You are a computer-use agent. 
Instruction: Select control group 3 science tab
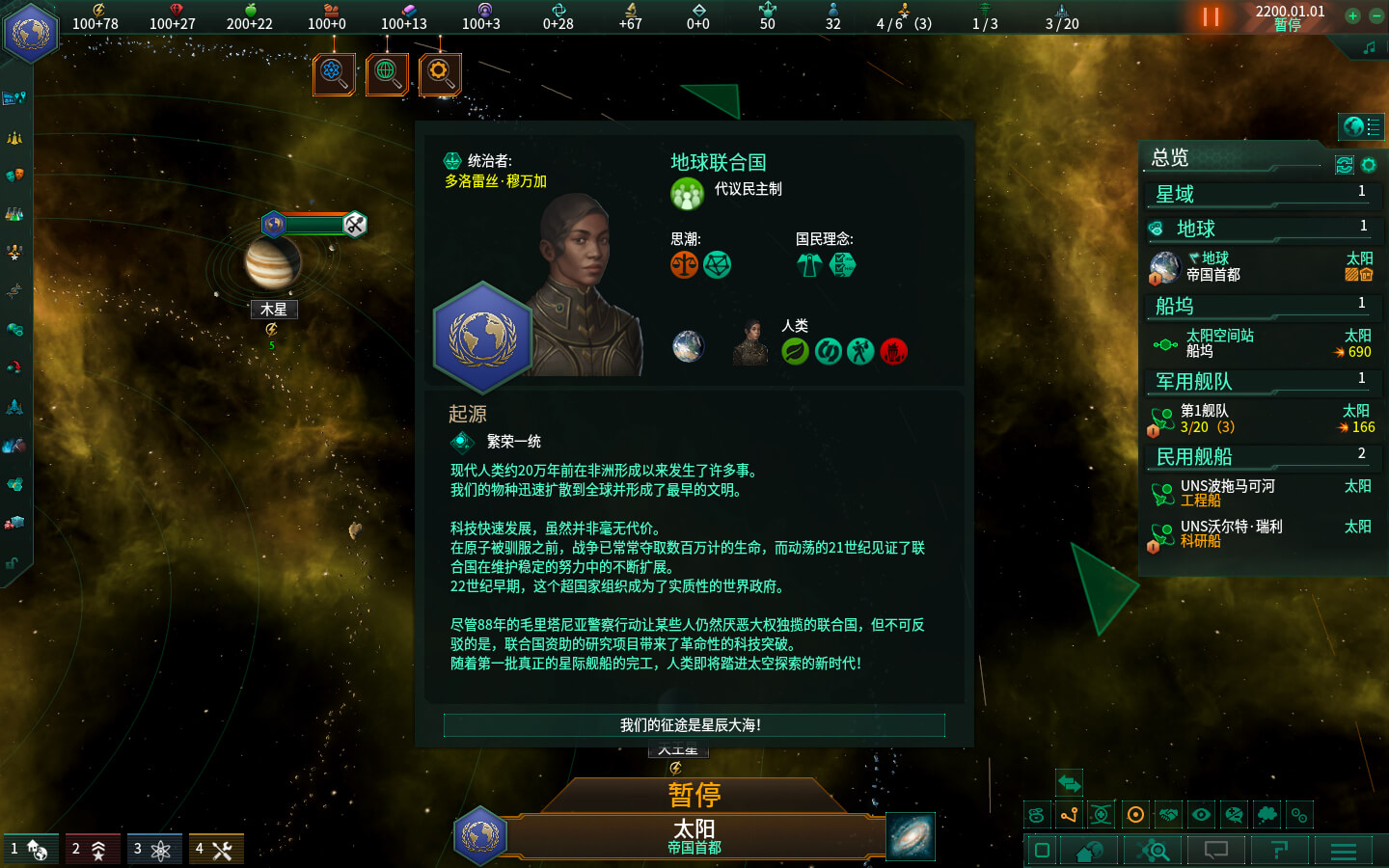[154, 850]
